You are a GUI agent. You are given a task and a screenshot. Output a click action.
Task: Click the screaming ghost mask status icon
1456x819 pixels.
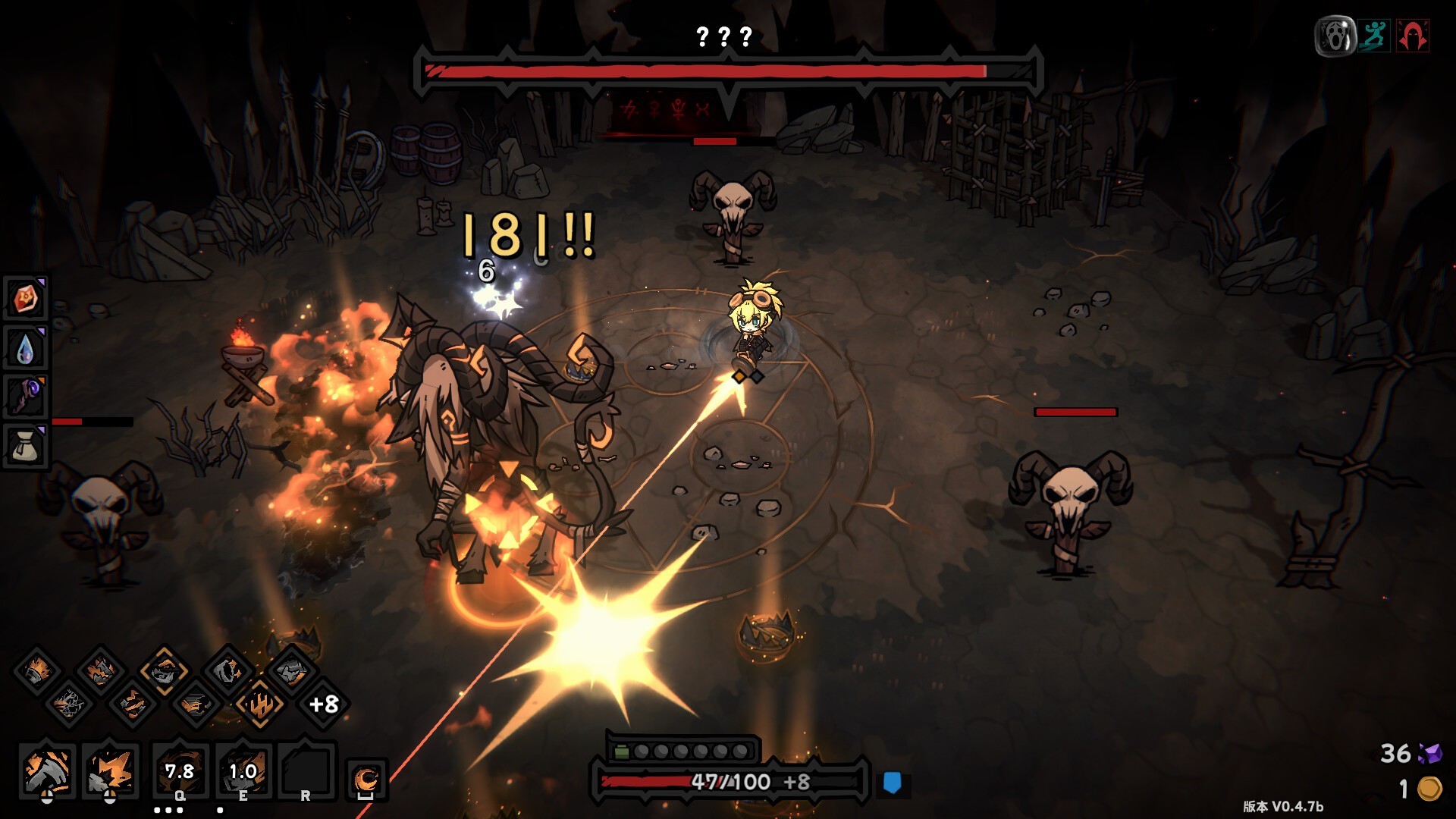pyautogui.click(x=1335, y=36)
